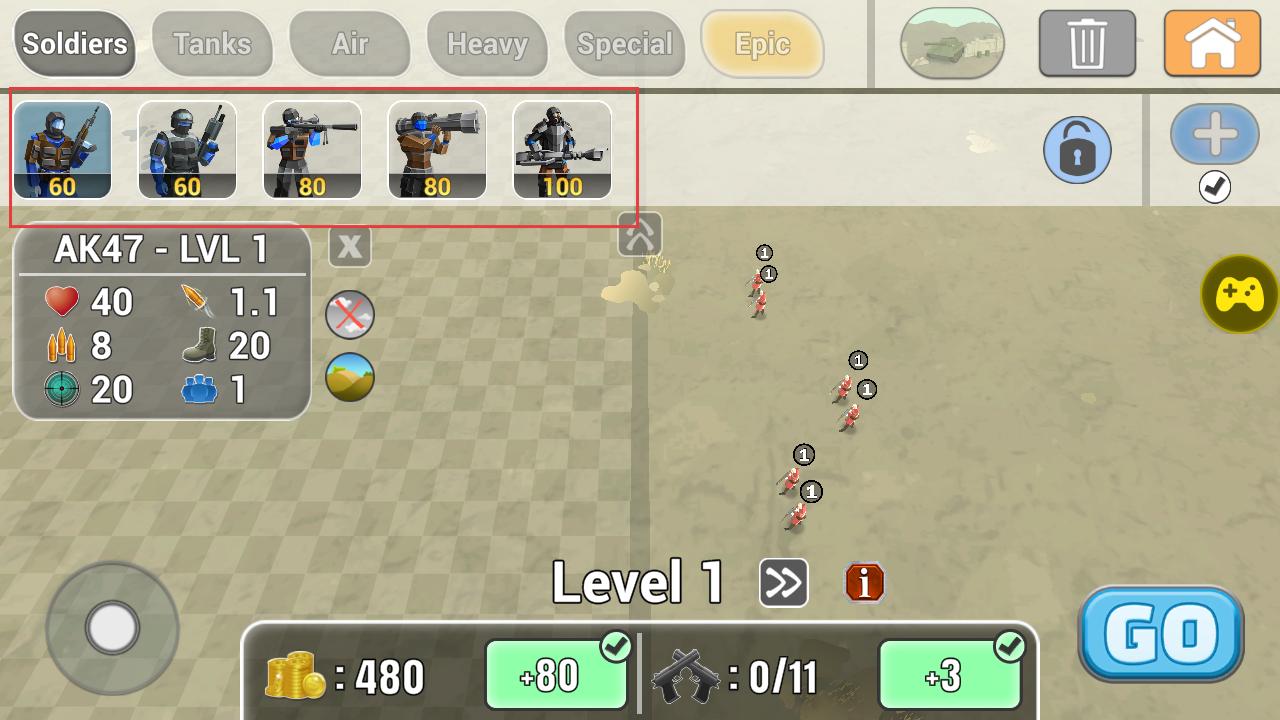Close the AK47 stats panel
The image size is (1280, 720).
(350, 246)
